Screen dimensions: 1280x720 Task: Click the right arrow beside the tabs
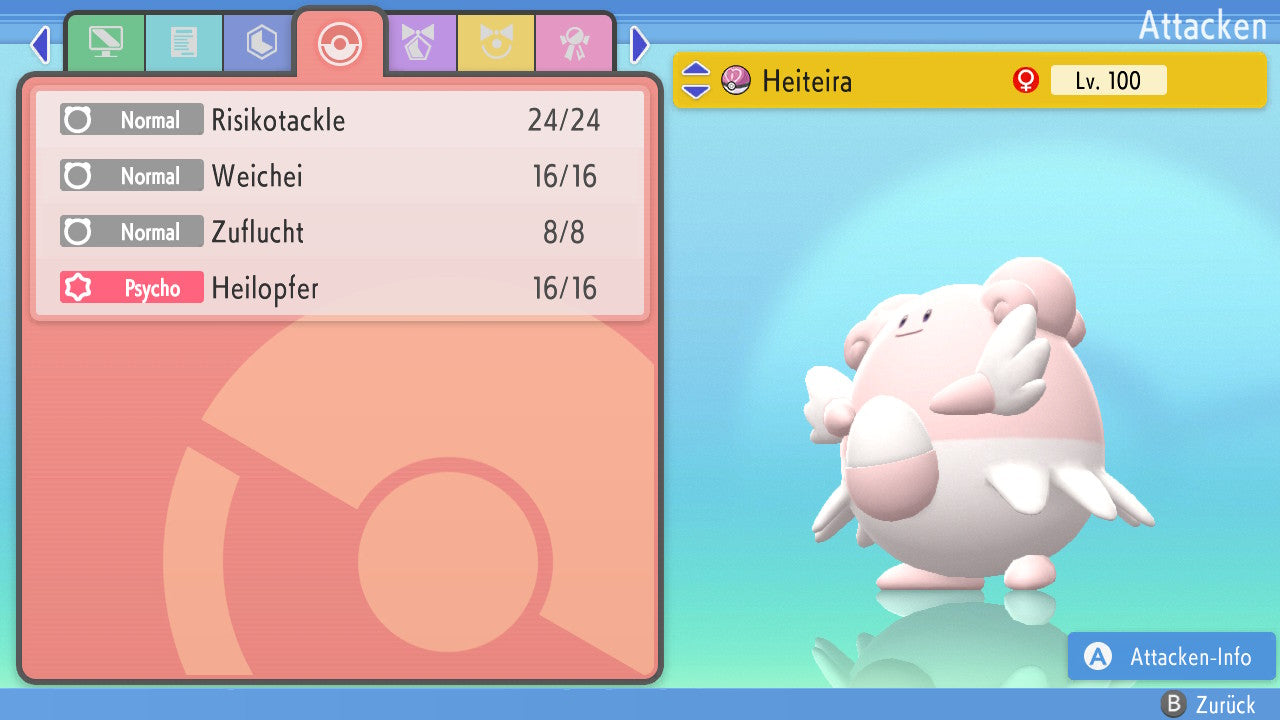(x=640, y=45)
